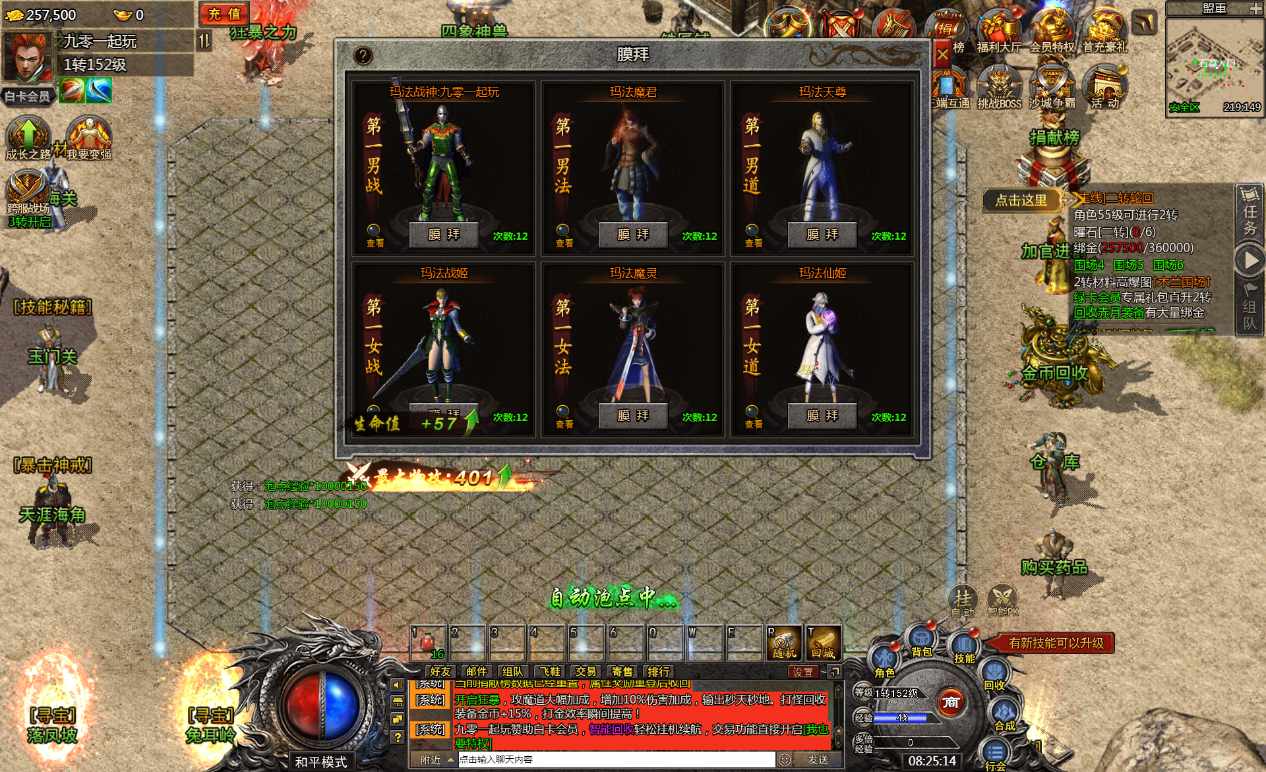
Task: Click the 发送 send chat button
Action: tap(817, 760)
